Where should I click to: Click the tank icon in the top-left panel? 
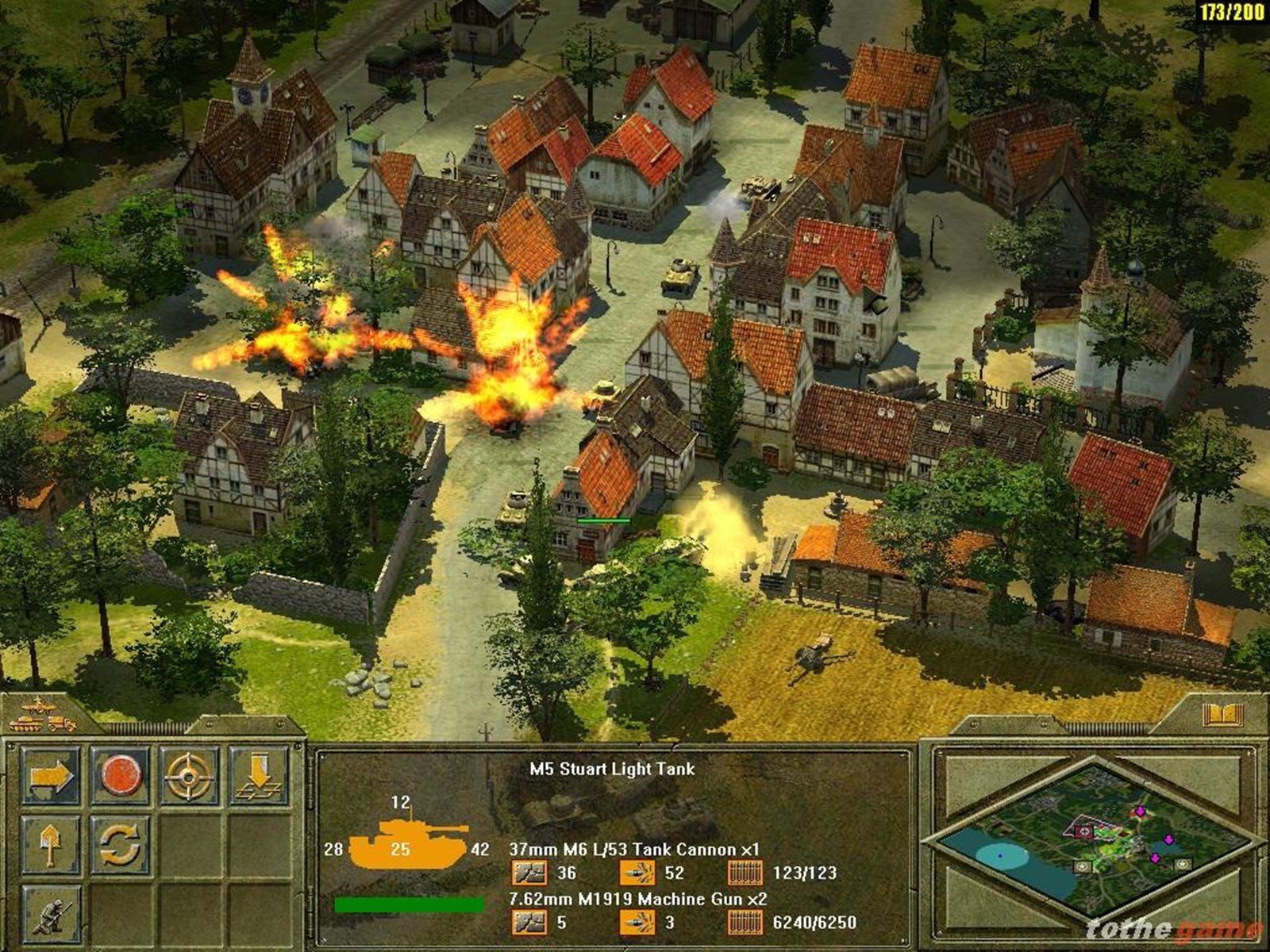click(26, 725)
